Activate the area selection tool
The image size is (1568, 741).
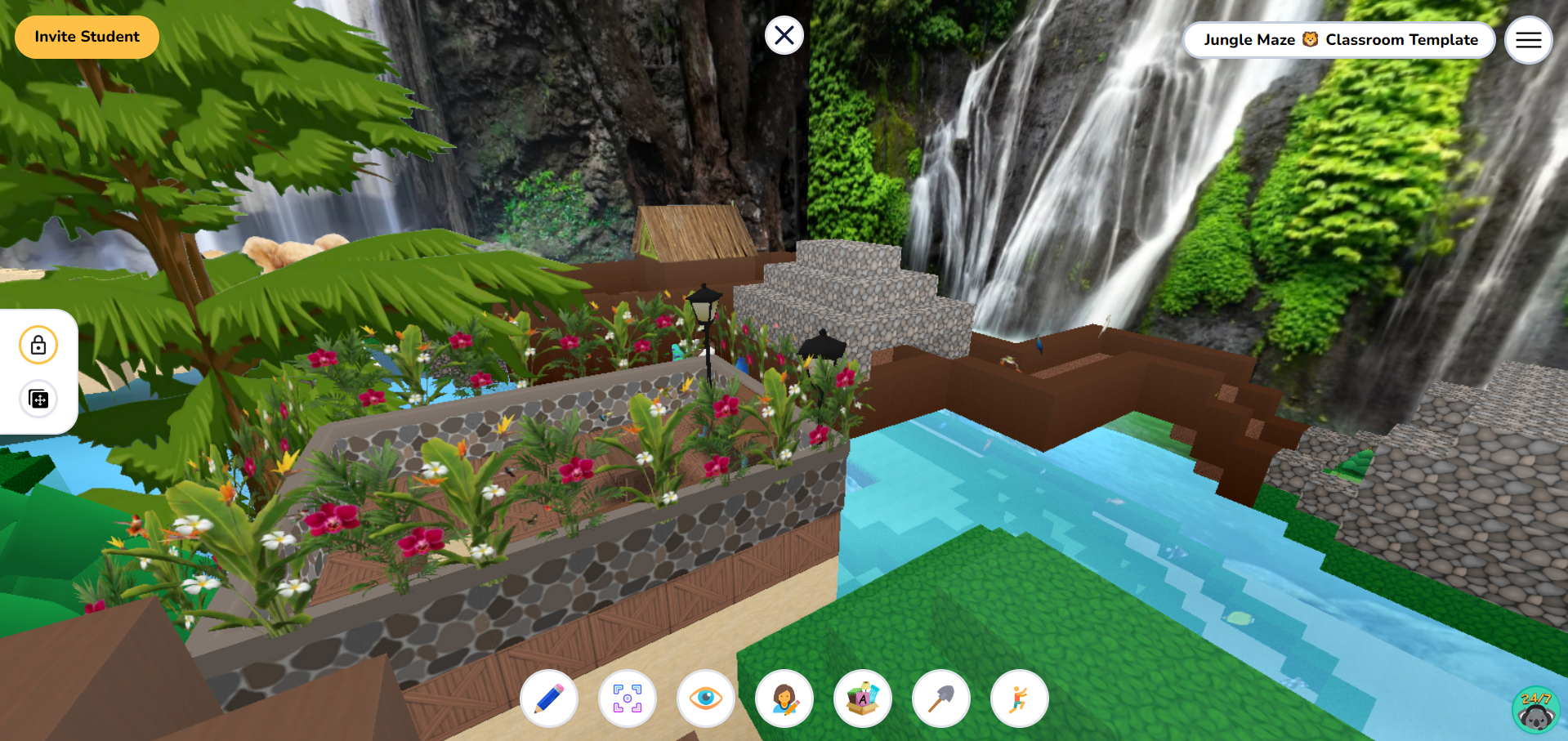(627, 699)
